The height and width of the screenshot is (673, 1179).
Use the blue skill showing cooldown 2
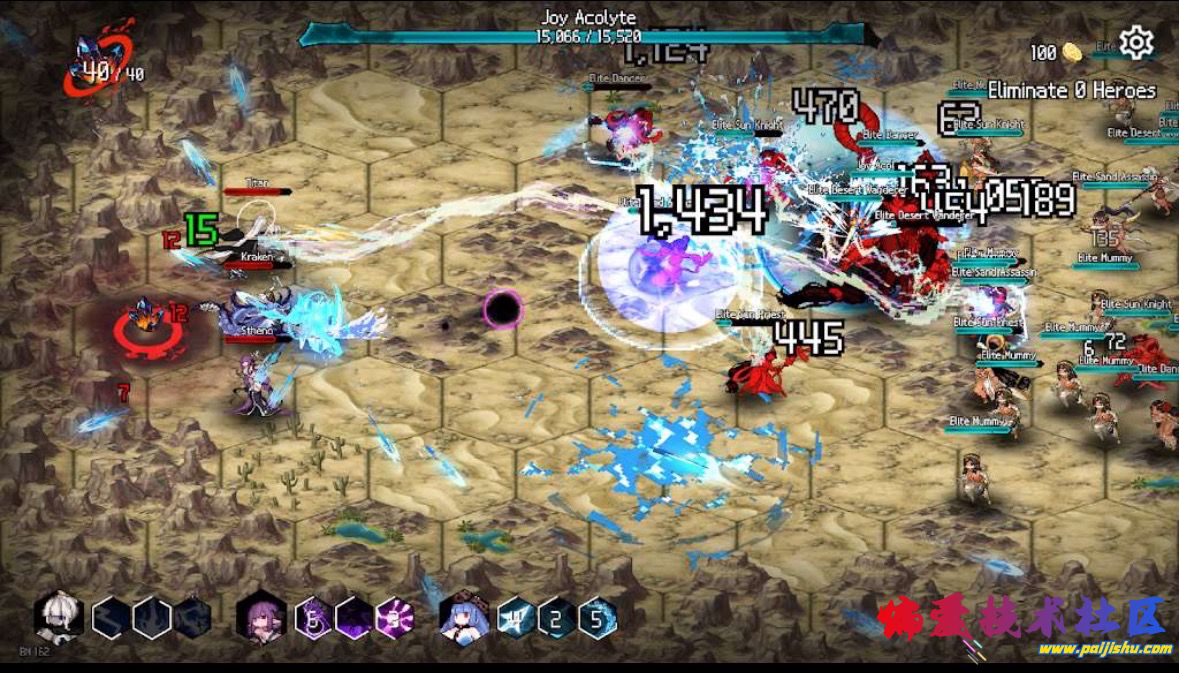tap(556, 618)
